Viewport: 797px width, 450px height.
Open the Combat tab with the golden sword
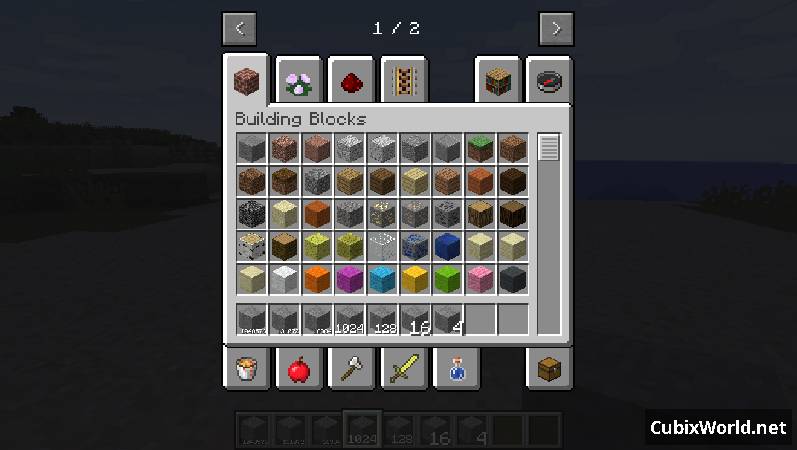click(404, 369)
